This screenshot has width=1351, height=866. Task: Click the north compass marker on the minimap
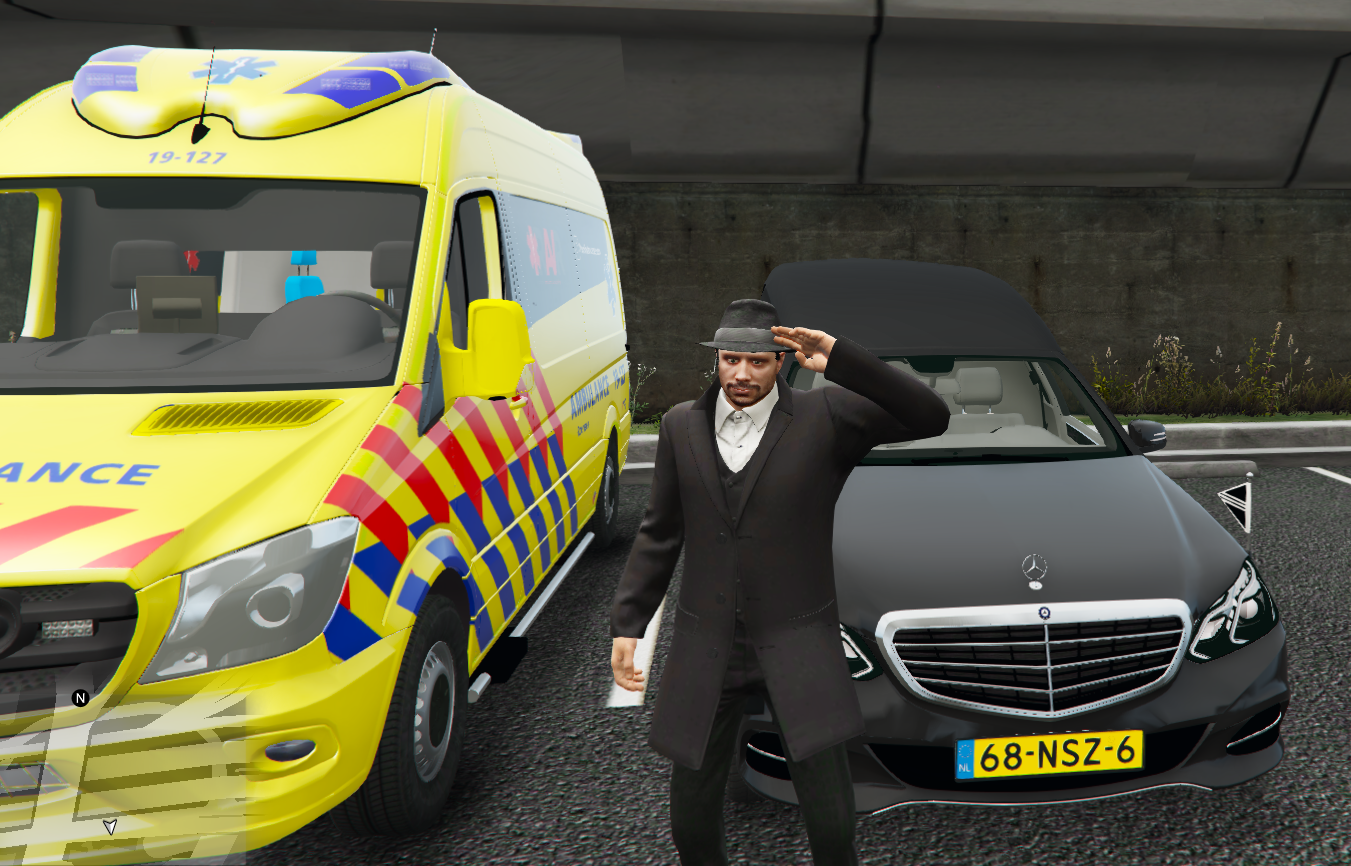point(81,698)
